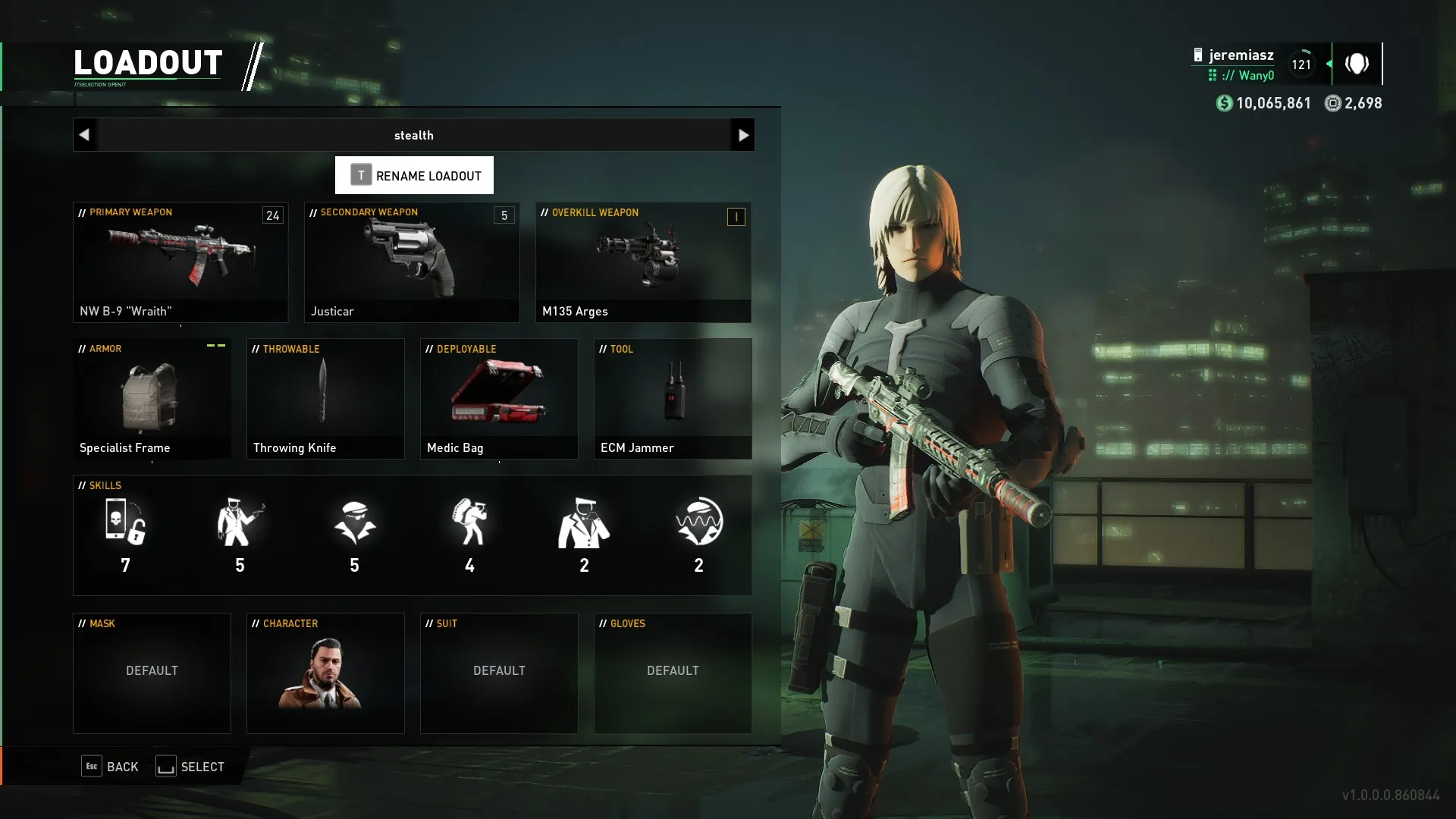Select the Throwing Knife throwable slot
1456x819 pixels.
click(325, 399)
